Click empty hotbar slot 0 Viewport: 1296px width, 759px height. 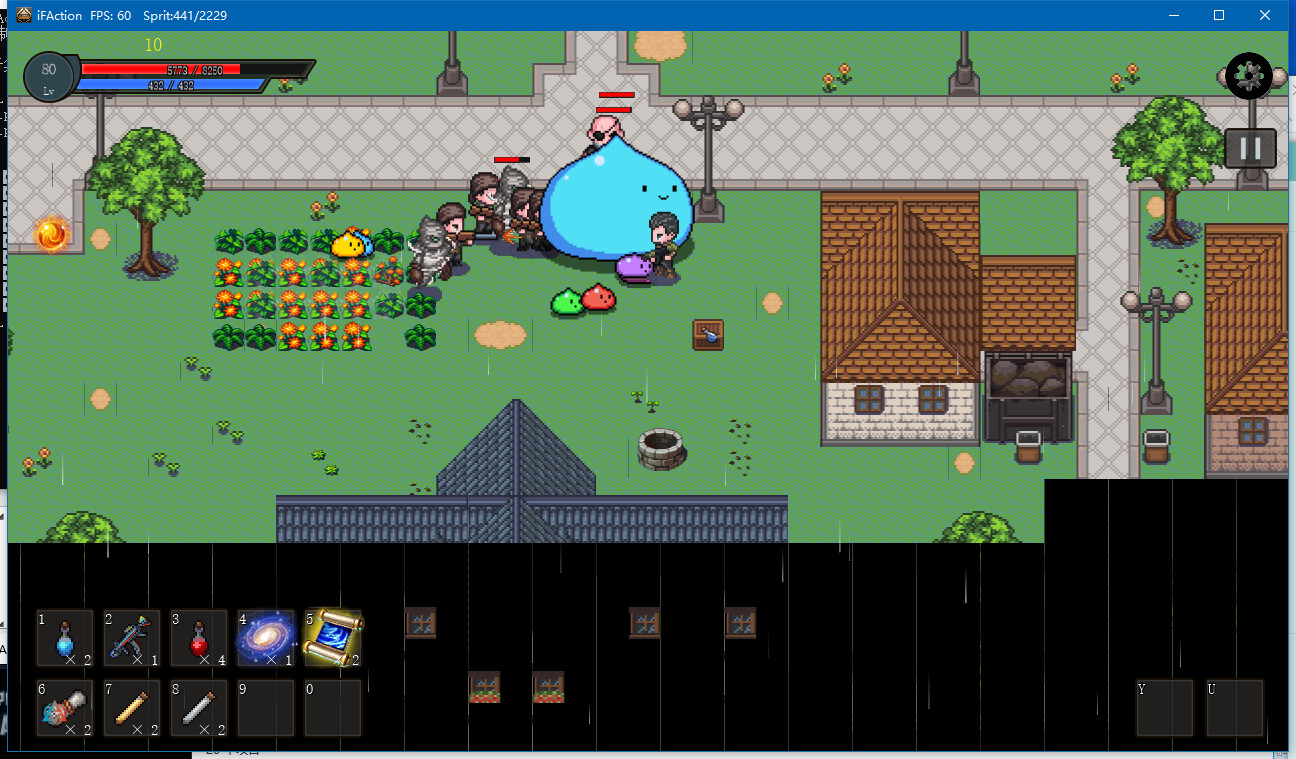point(332,707)
